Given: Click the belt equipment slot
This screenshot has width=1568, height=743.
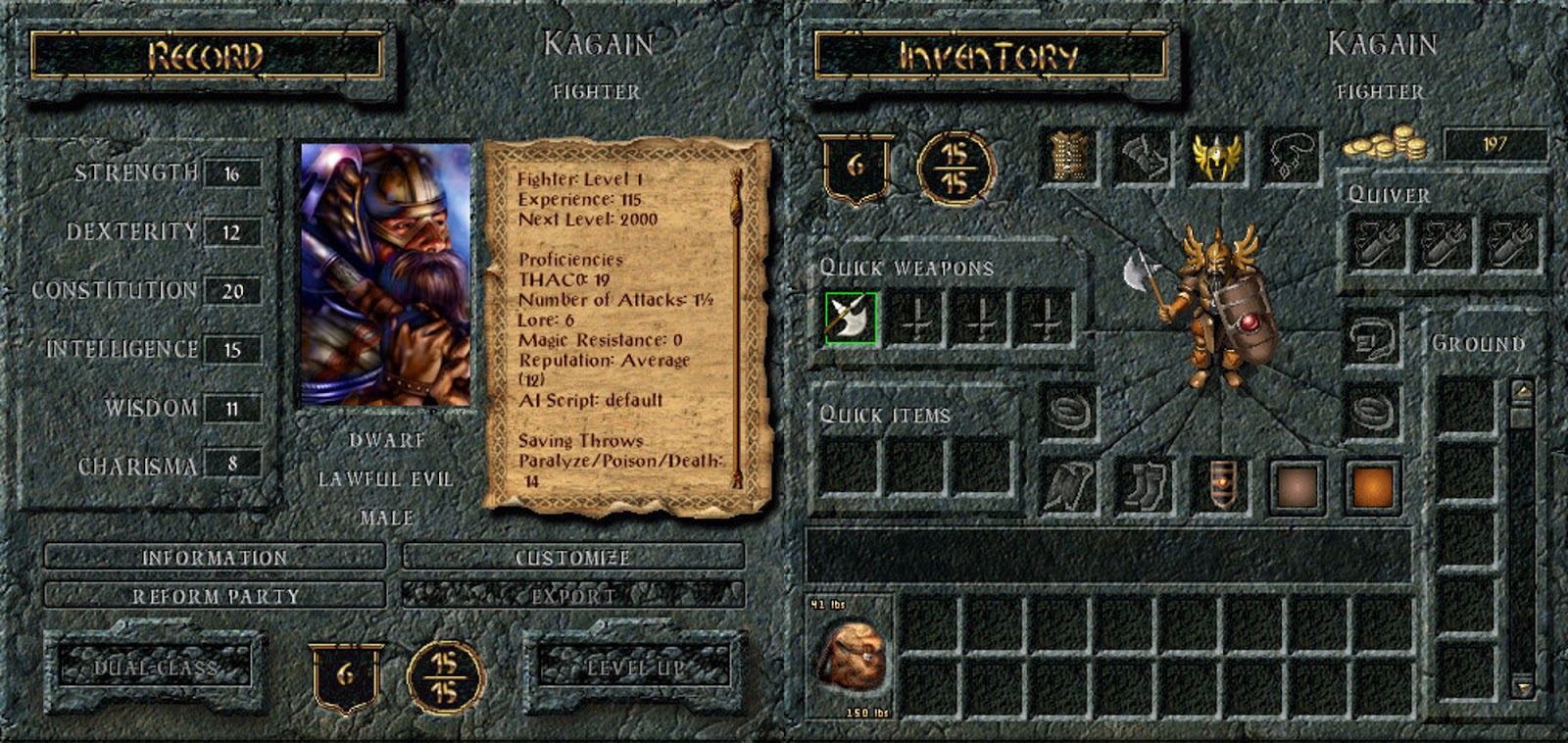Looking at the screenshot, I should (x=1220, y=484).
